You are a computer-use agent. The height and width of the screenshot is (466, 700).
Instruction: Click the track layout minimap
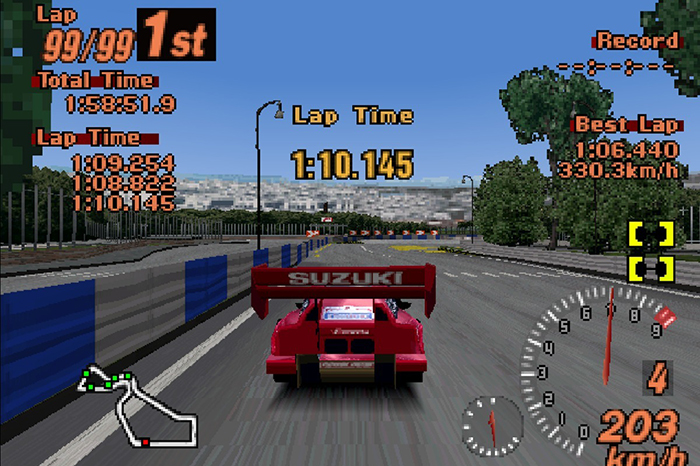(138, 407)
